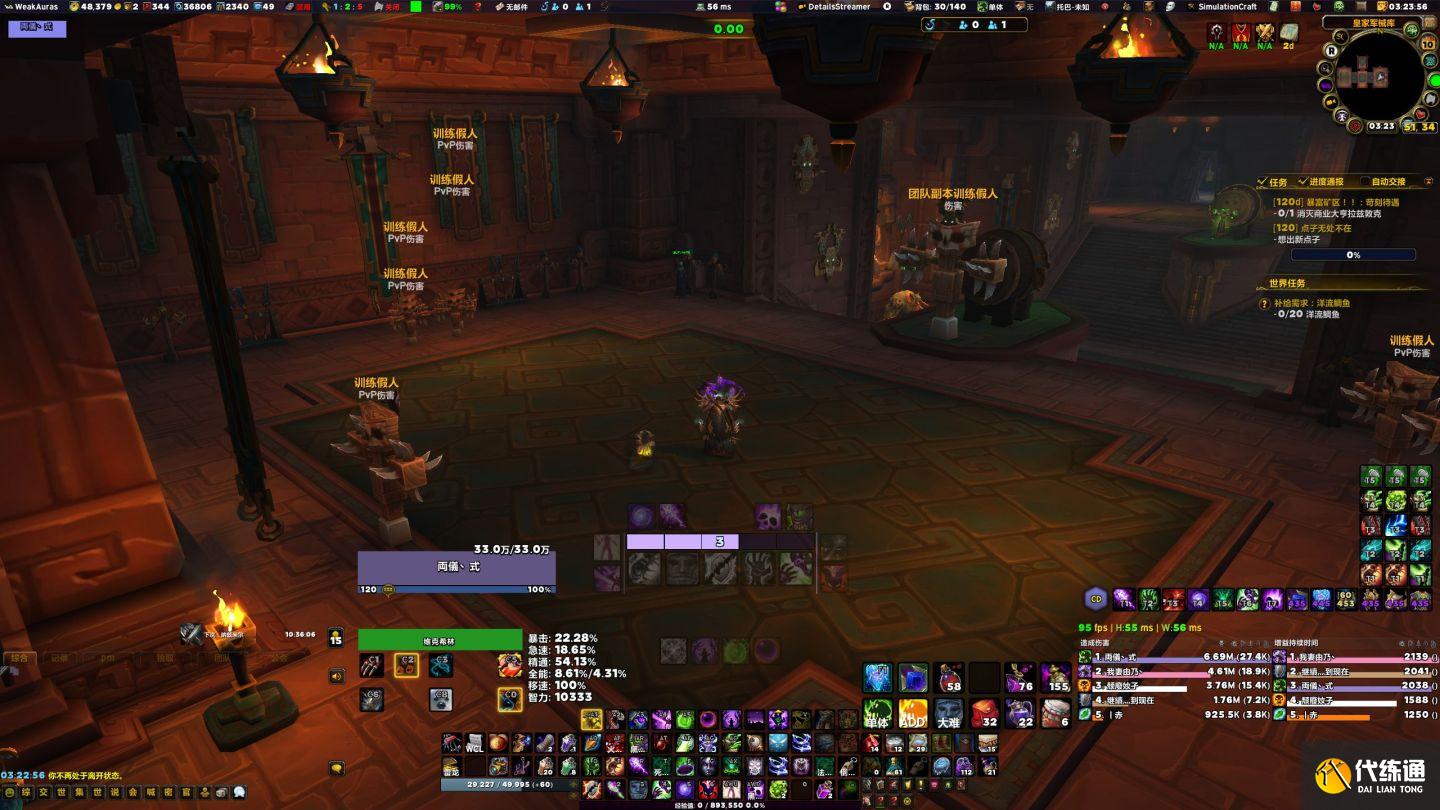Viewport: 1440px width, 810px height.
Task: Click the DetailsStreamer entry in the top bar
Action: tap(838, 6)
